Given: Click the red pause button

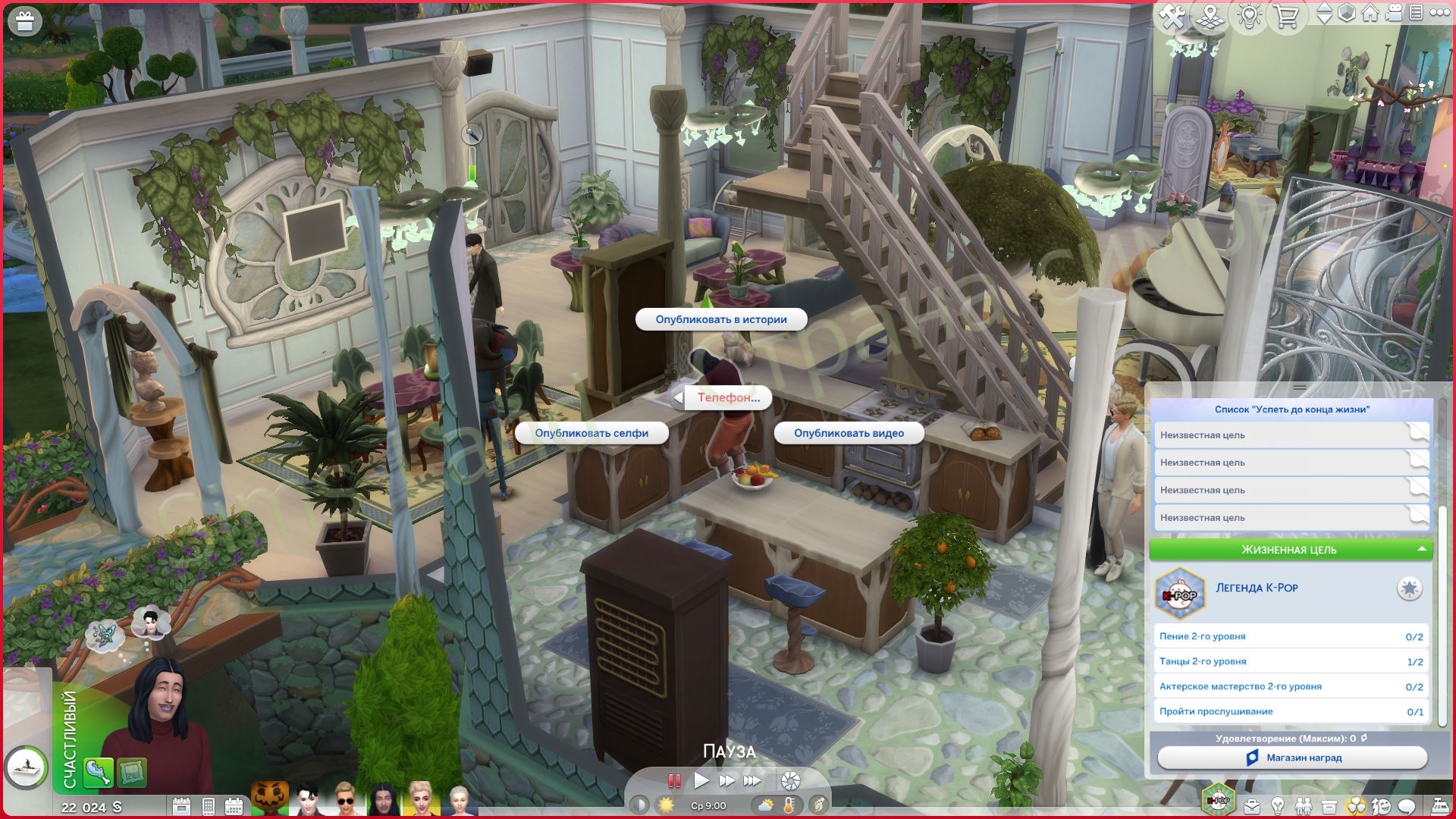Looking at the screenshot, I should (x=673, y=780).
